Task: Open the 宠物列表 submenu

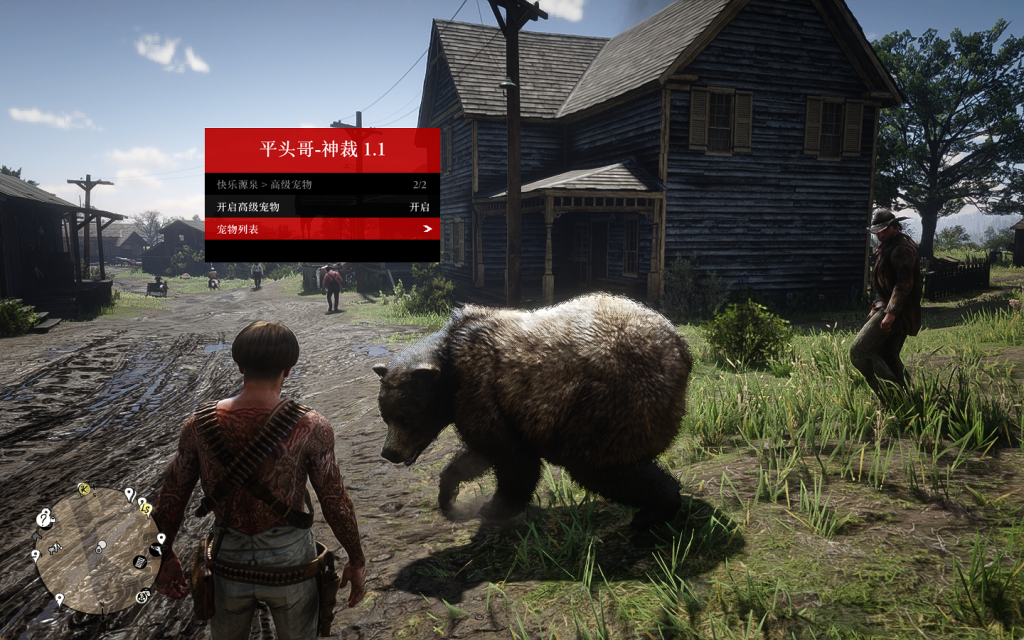Action: pos(322,229)
